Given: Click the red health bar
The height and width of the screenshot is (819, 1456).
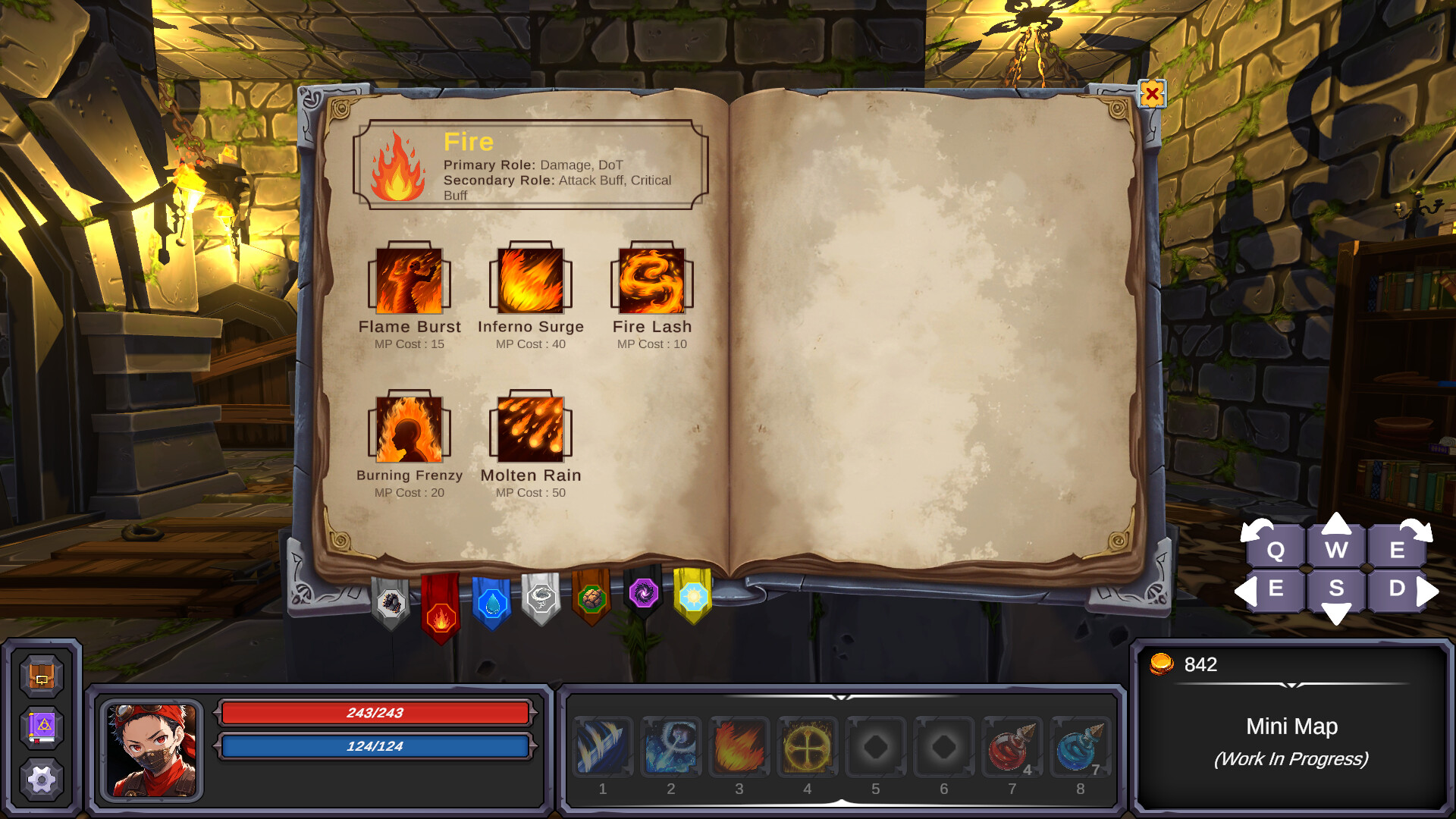Looking at the screenshot, I should [375, 713].
